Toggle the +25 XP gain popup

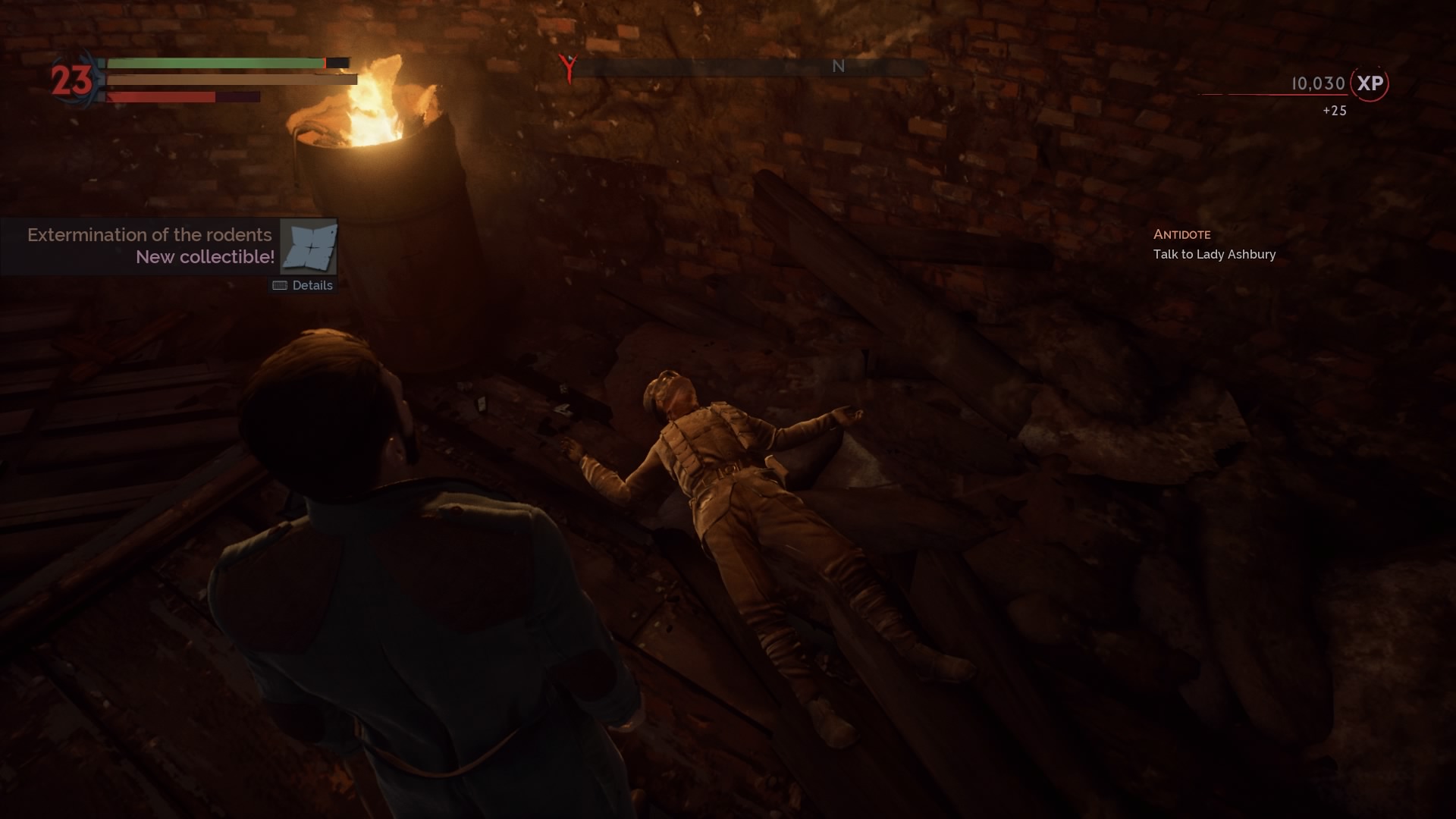(x=1332, y=111)
